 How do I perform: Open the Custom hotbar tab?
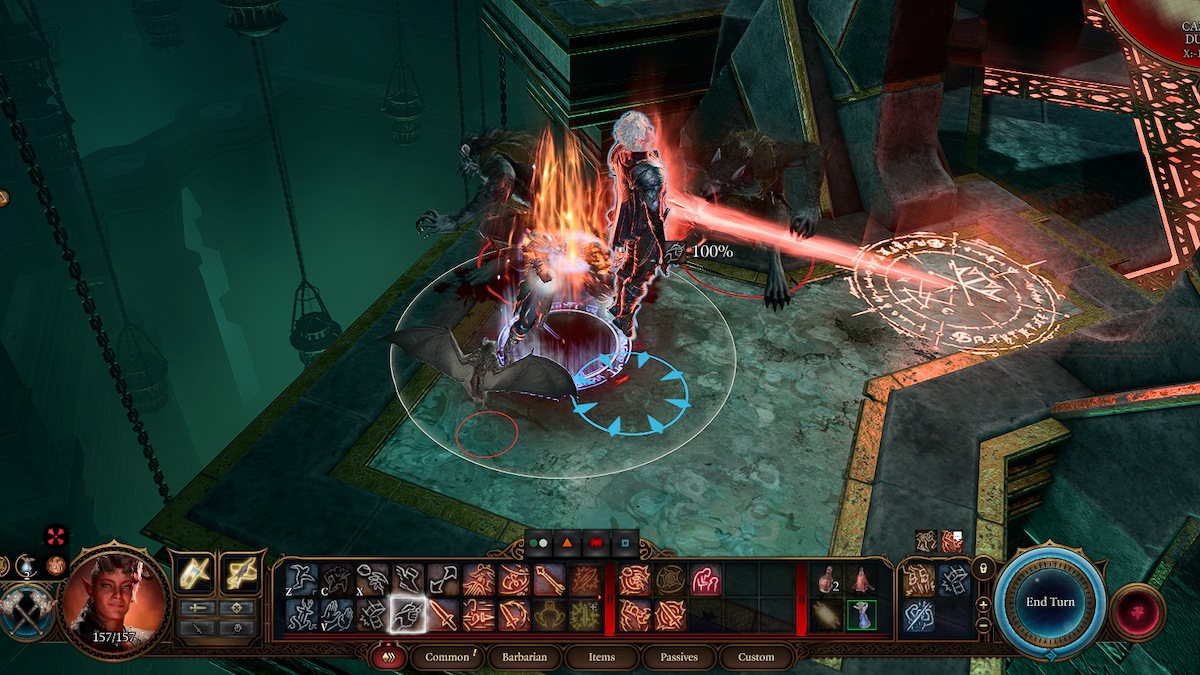coord(756,657)
